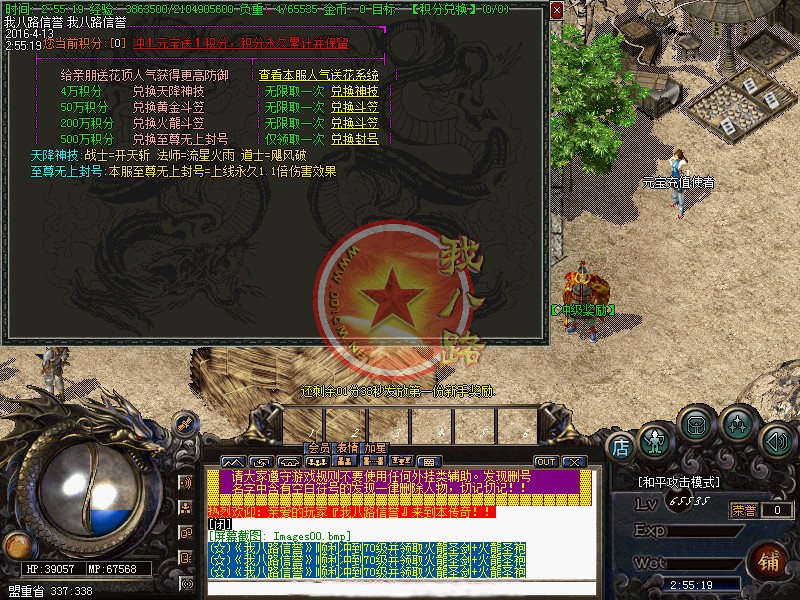Screen dimensions: 800x600
Task: Switch to the 会员 chat tab
Action: [318, 448]
